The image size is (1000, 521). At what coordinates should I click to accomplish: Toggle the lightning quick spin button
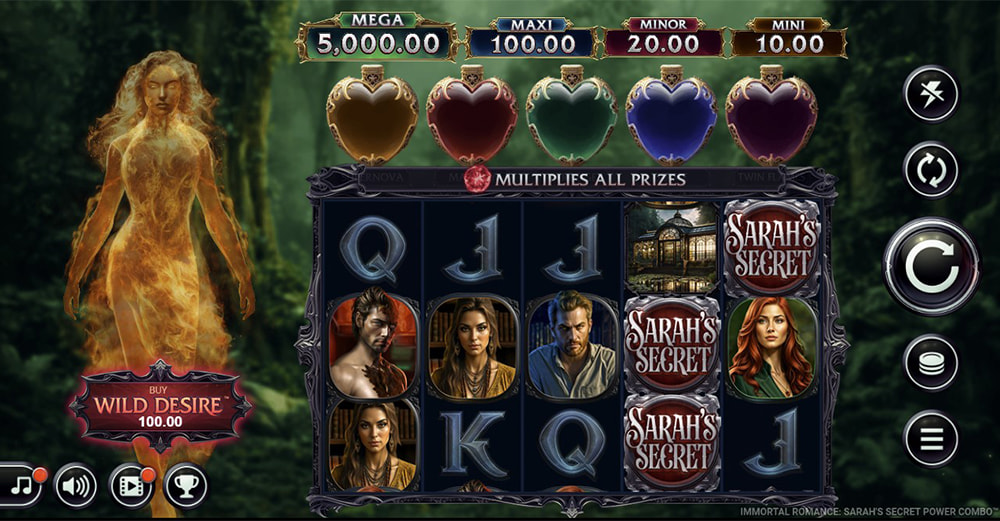coord(931,94)
